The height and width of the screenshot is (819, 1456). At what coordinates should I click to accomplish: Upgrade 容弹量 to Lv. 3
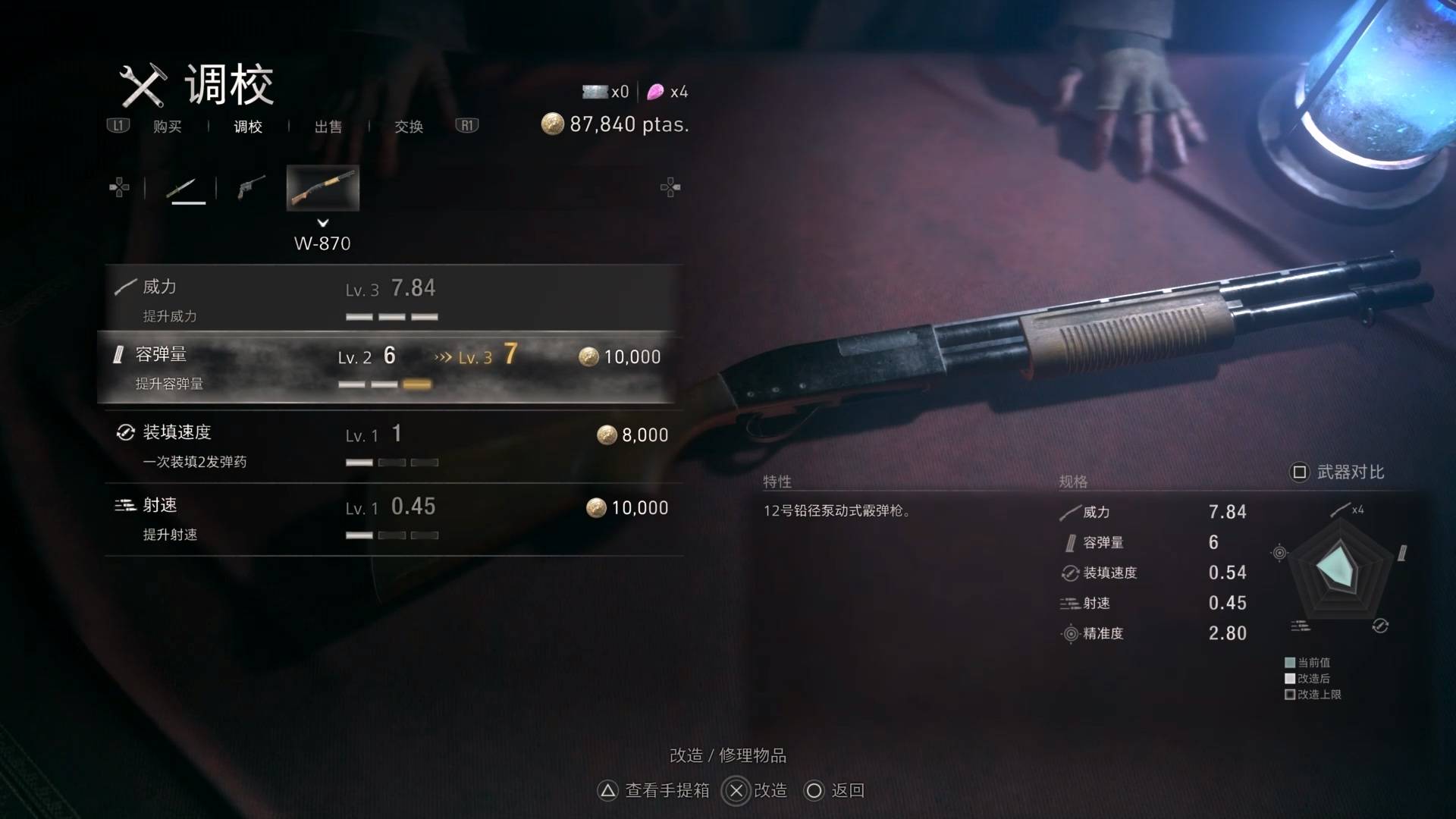coord(387,367)
